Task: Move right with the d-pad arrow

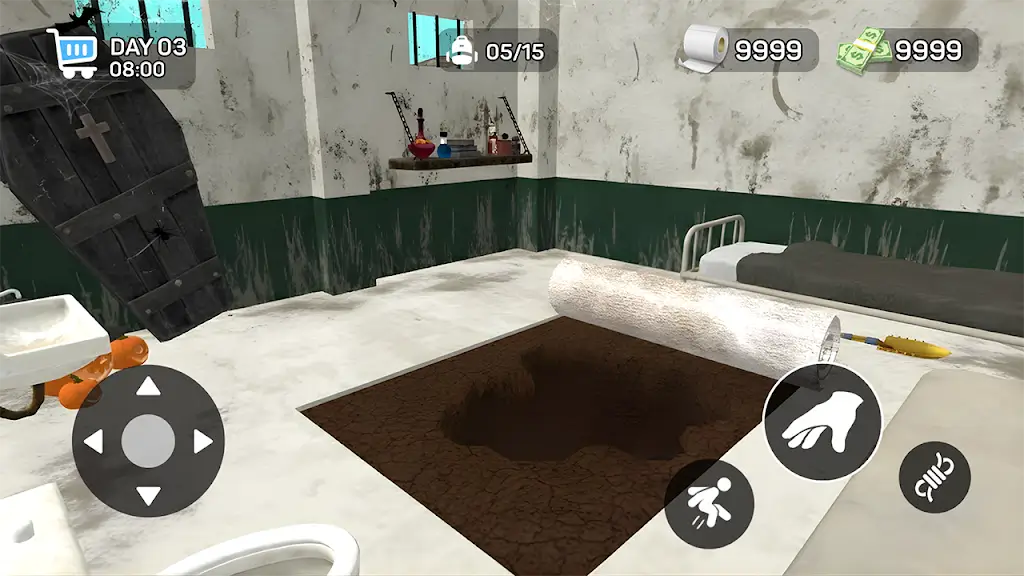Action: pos(202,441)
